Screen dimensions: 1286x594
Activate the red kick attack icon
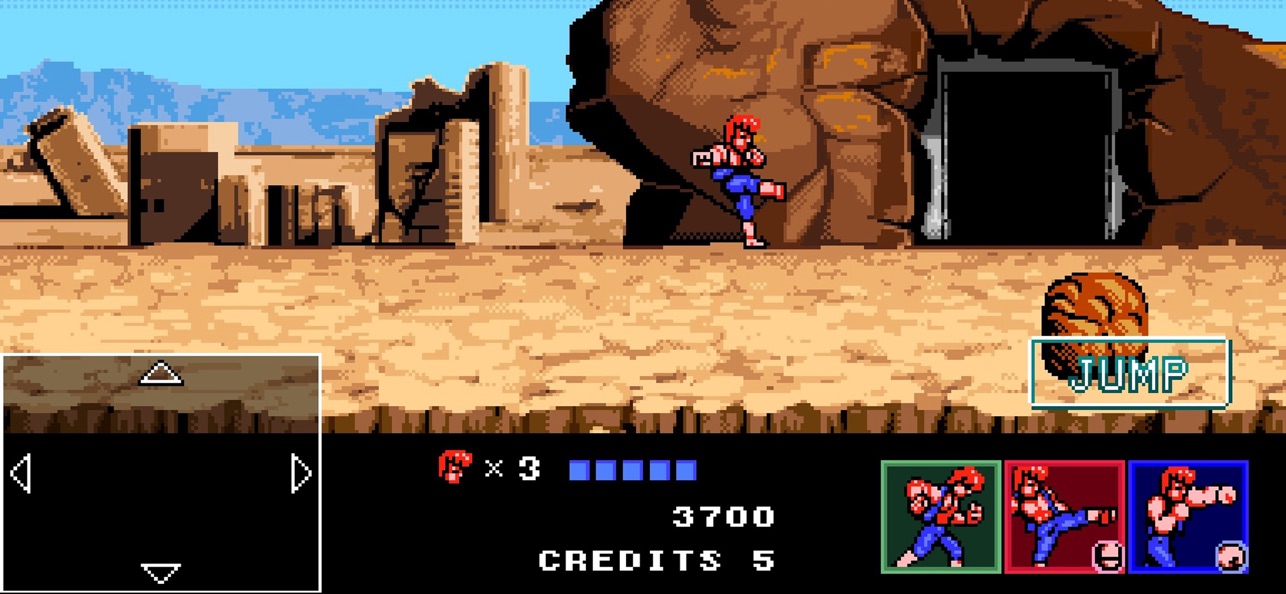(x=1064, y=516)
